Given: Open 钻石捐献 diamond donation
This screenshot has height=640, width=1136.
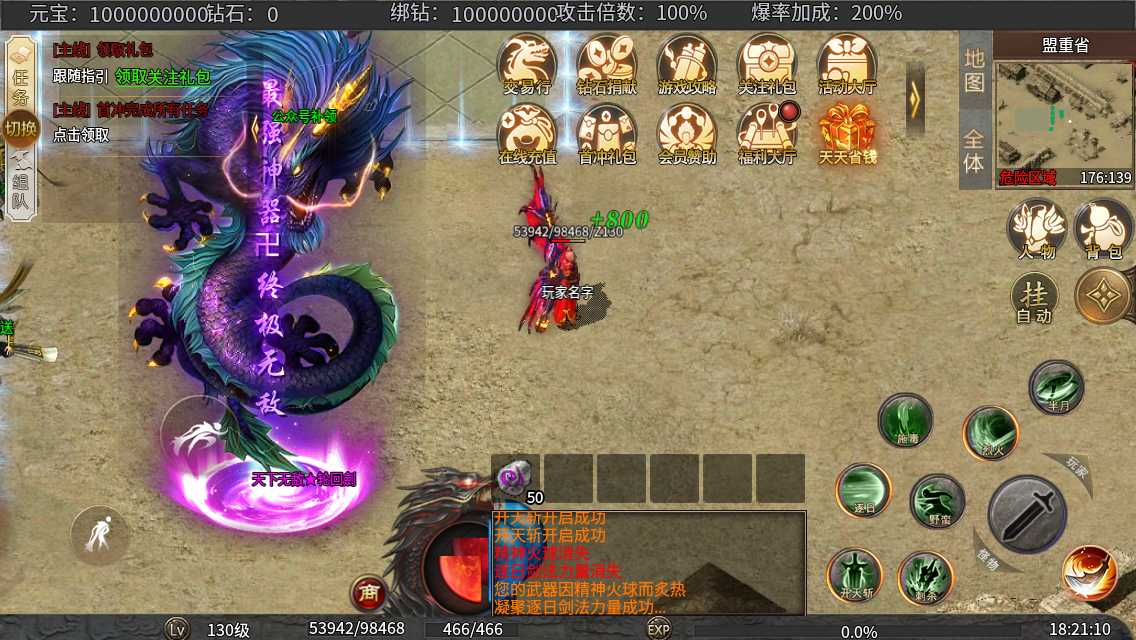Looking at the screenshot, I should 607,64.
